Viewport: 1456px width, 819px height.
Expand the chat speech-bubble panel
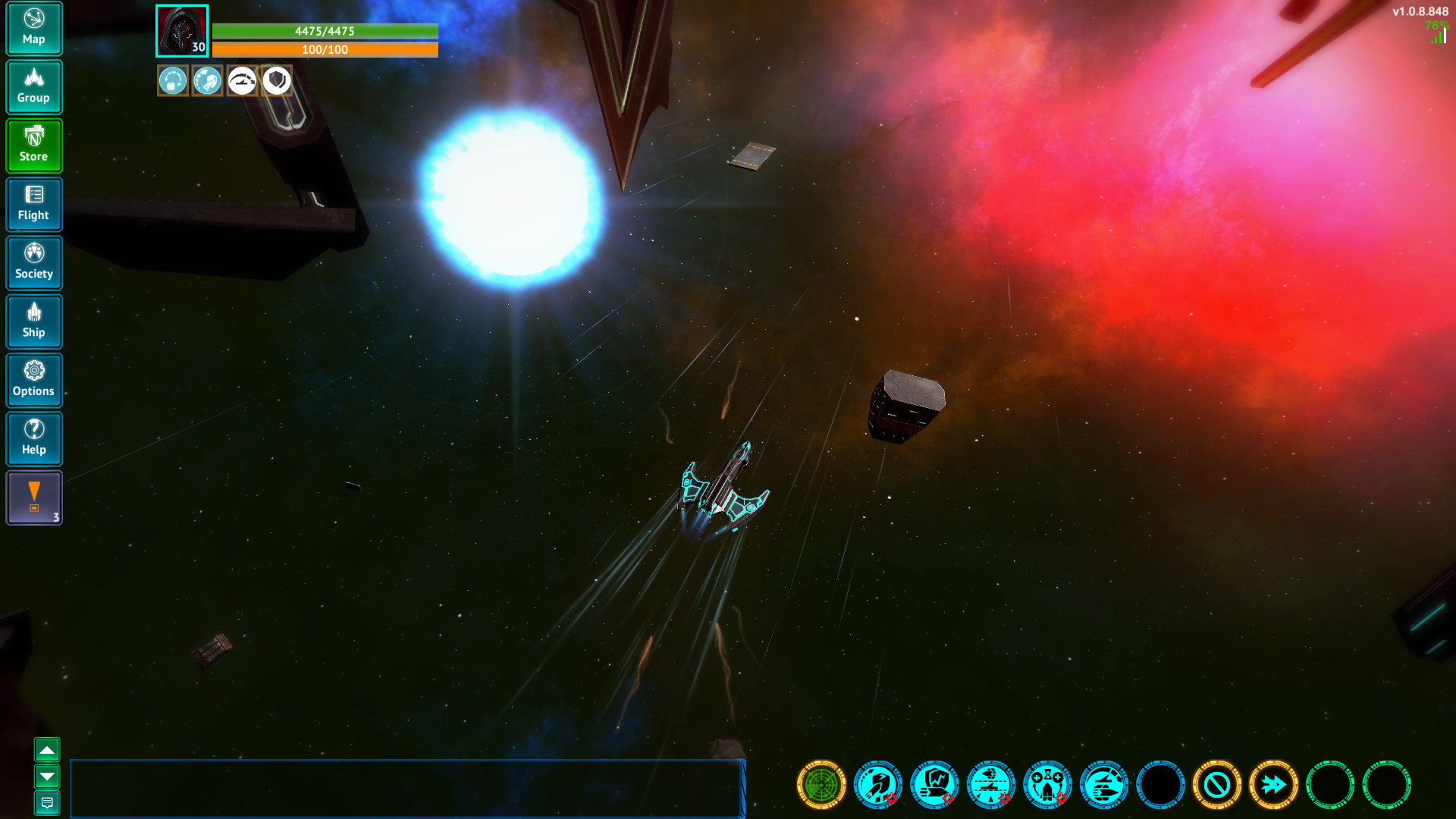coord(49,802)
